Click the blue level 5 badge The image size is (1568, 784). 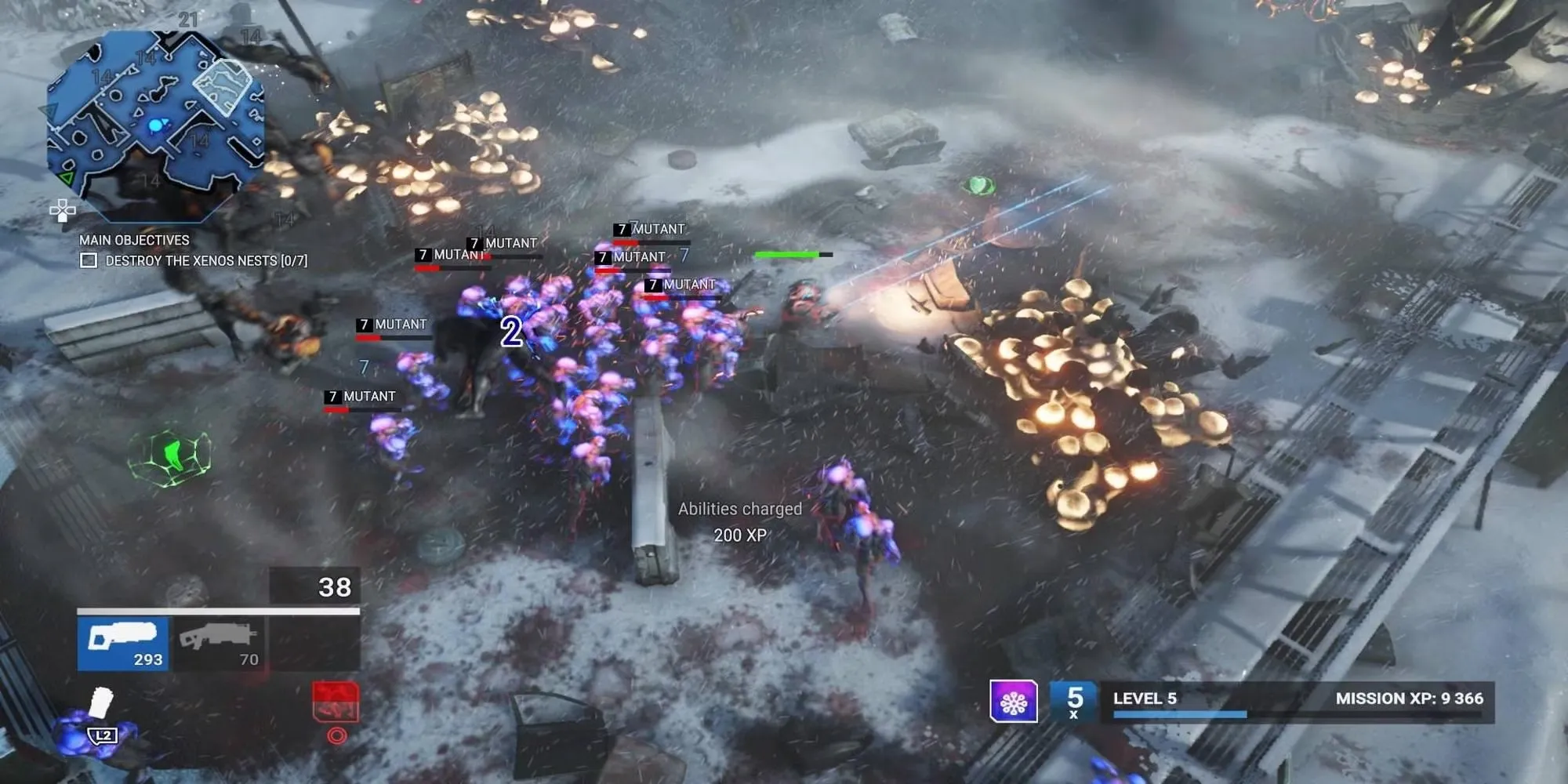click(1074, 701)
